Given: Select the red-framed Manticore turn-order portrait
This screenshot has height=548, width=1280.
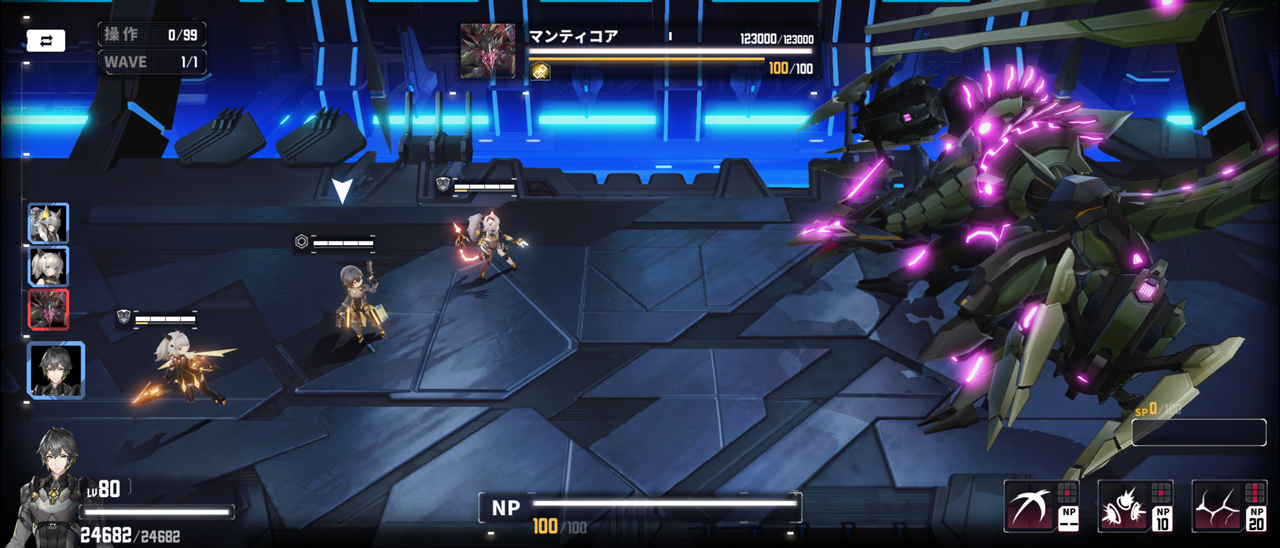Looking at the screenshot, I should (x=48, y=310).
